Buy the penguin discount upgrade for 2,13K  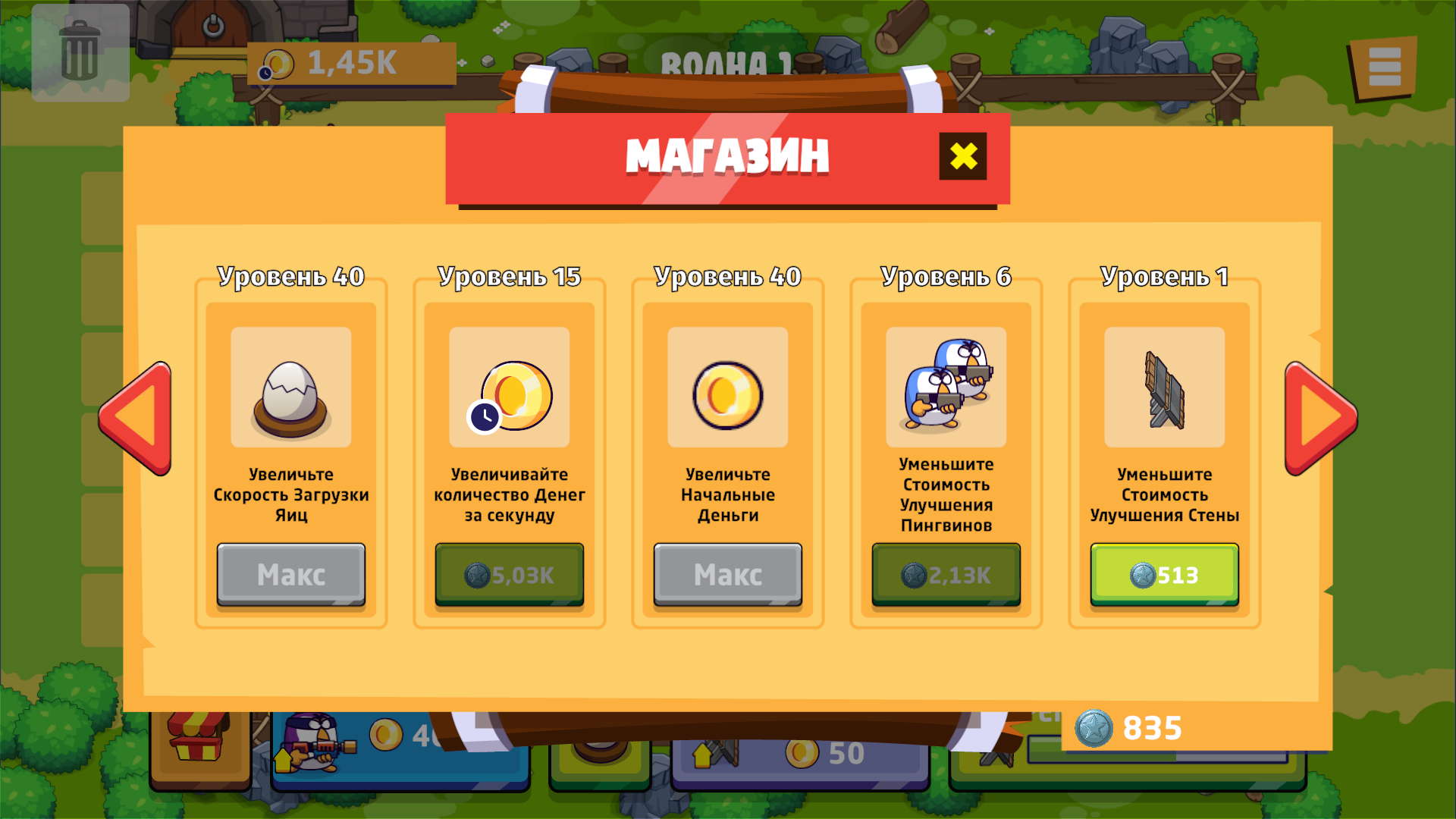[x=946, y=574]
